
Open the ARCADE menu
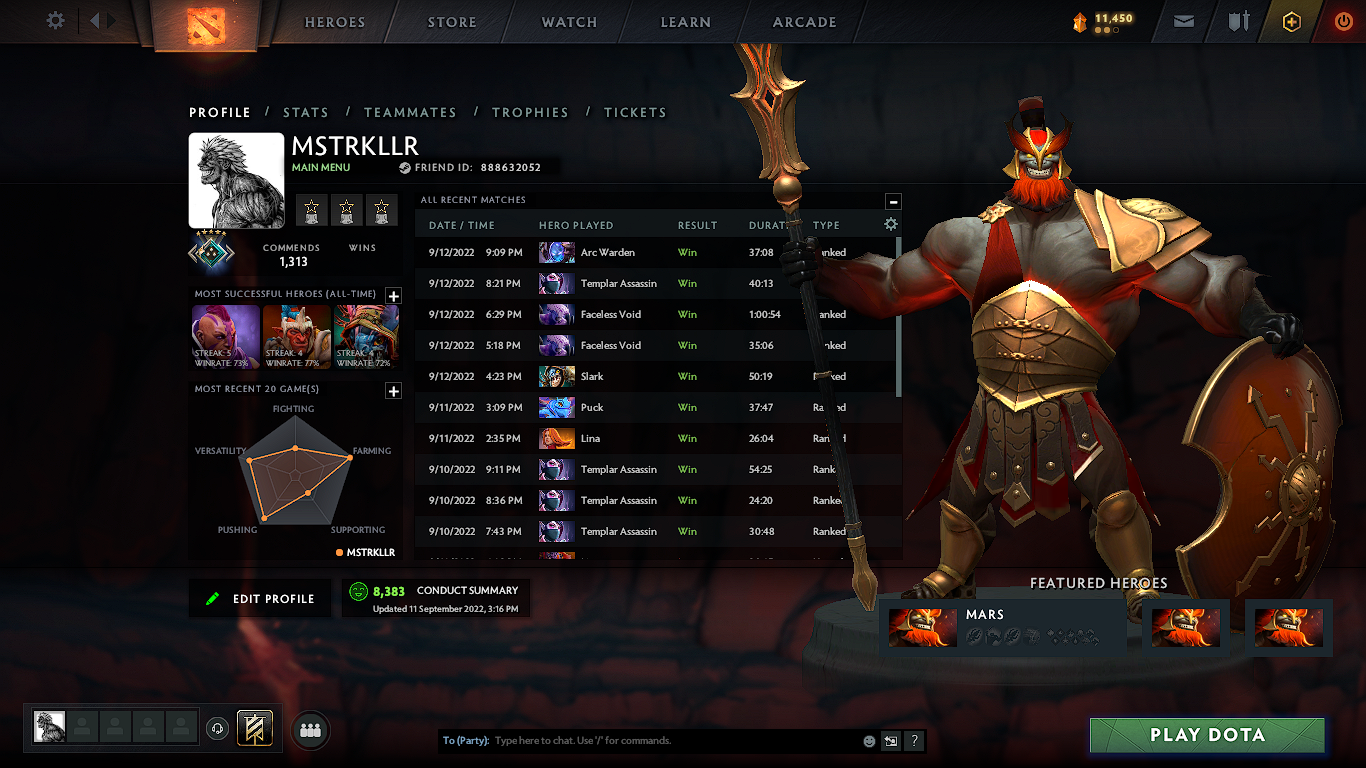803,22
